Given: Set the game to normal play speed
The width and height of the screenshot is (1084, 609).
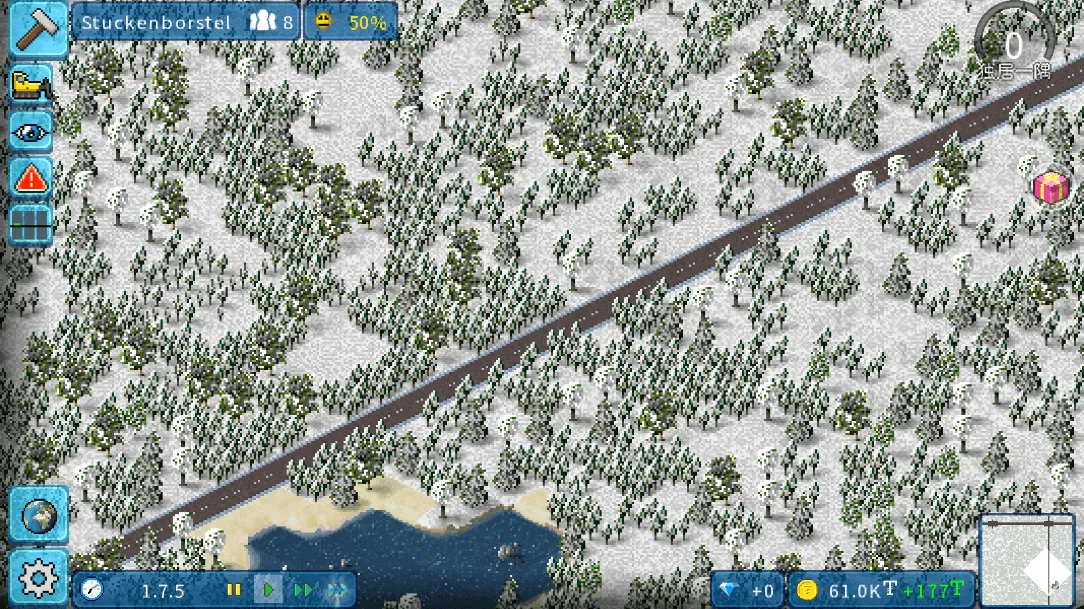Looking at the screenshot, I should (x=268, y=590).
